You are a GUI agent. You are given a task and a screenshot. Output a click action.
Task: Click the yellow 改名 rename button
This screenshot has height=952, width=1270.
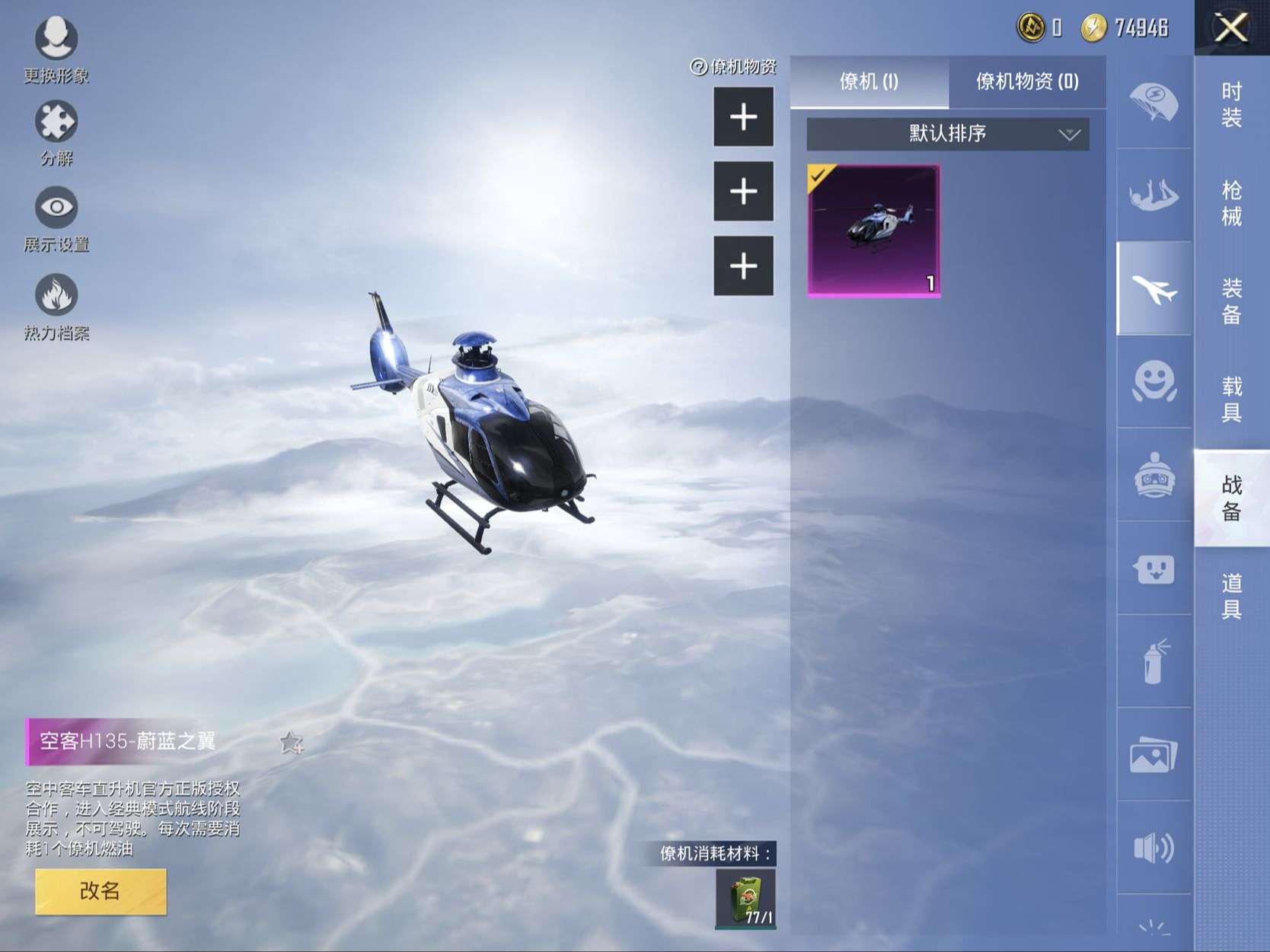pos(101,891)
